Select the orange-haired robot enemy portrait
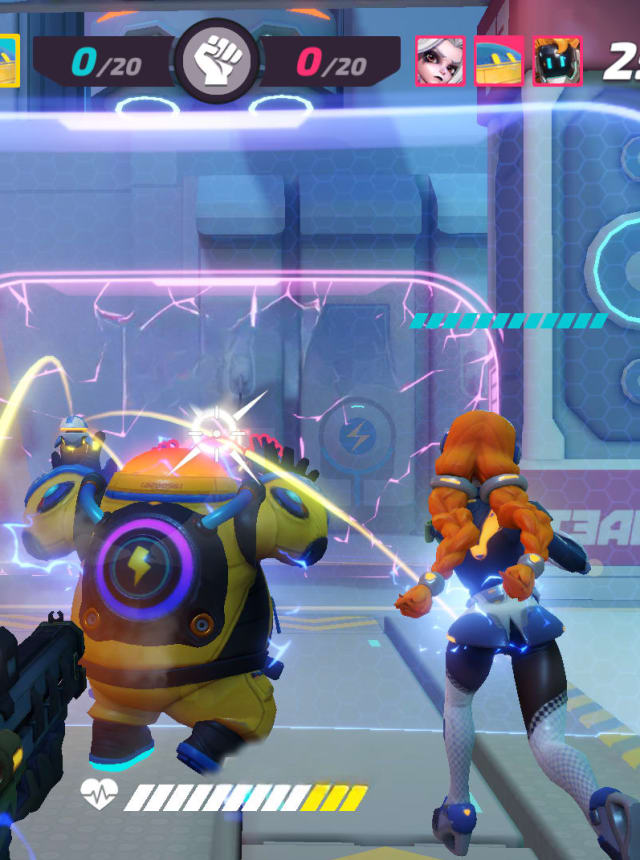The height and width of the screenshot is (860, 640). point(557,61)
